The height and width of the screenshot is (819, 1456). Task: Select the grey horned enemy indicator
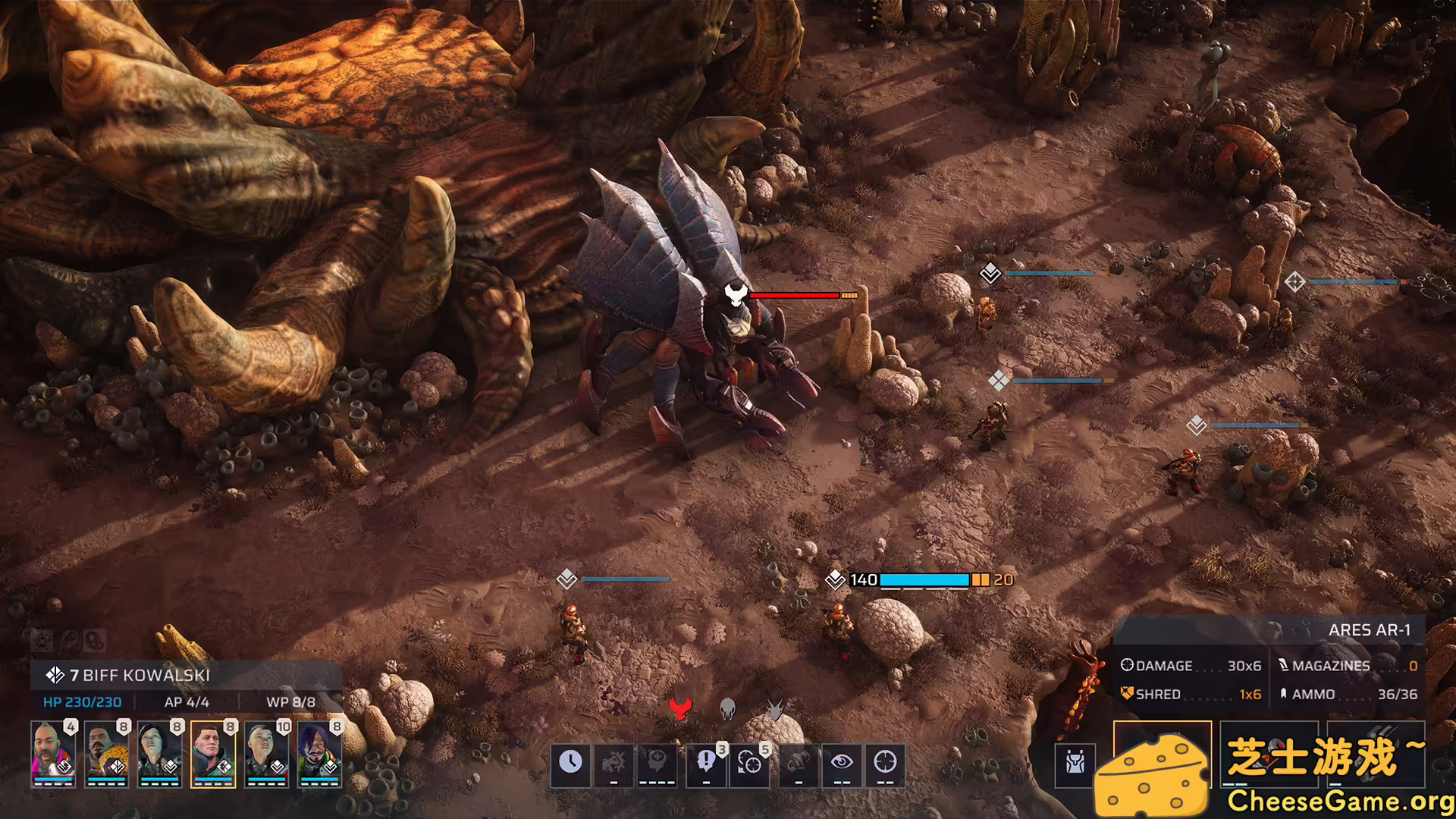coord(775,708)
